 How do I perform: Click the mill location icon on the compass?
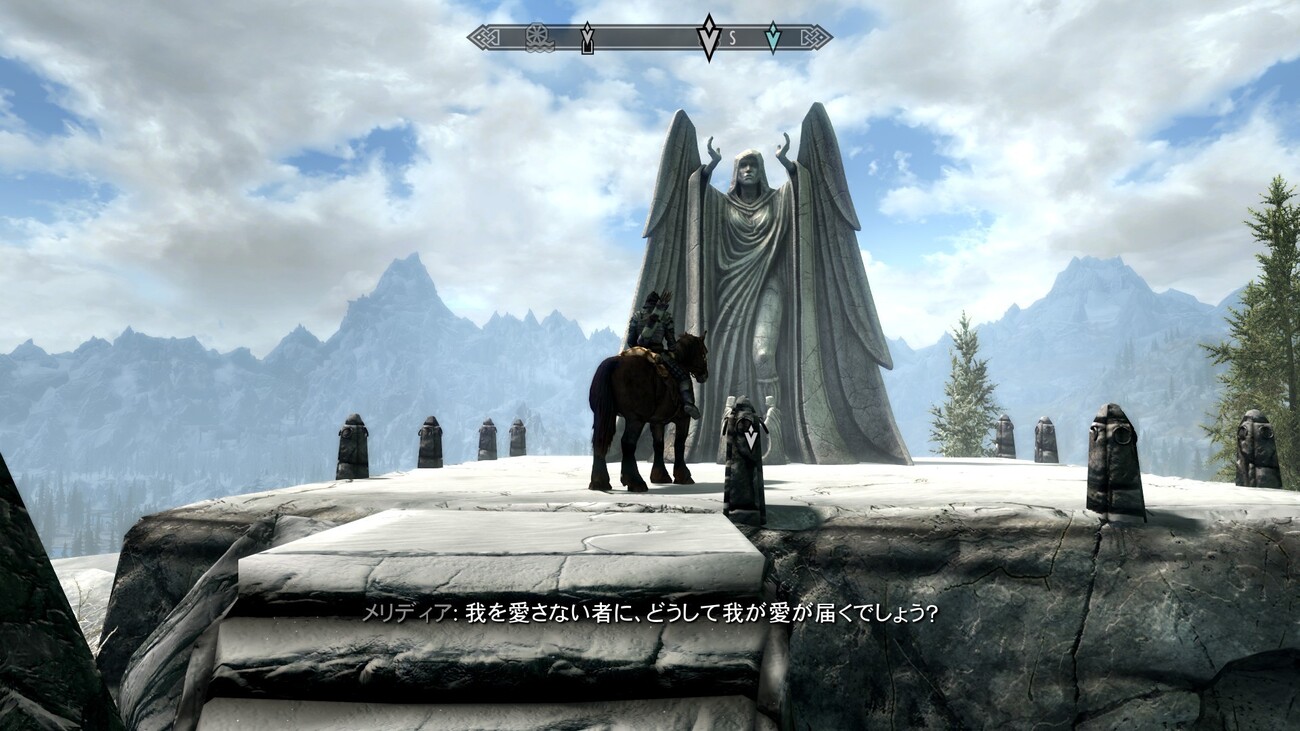537,38
